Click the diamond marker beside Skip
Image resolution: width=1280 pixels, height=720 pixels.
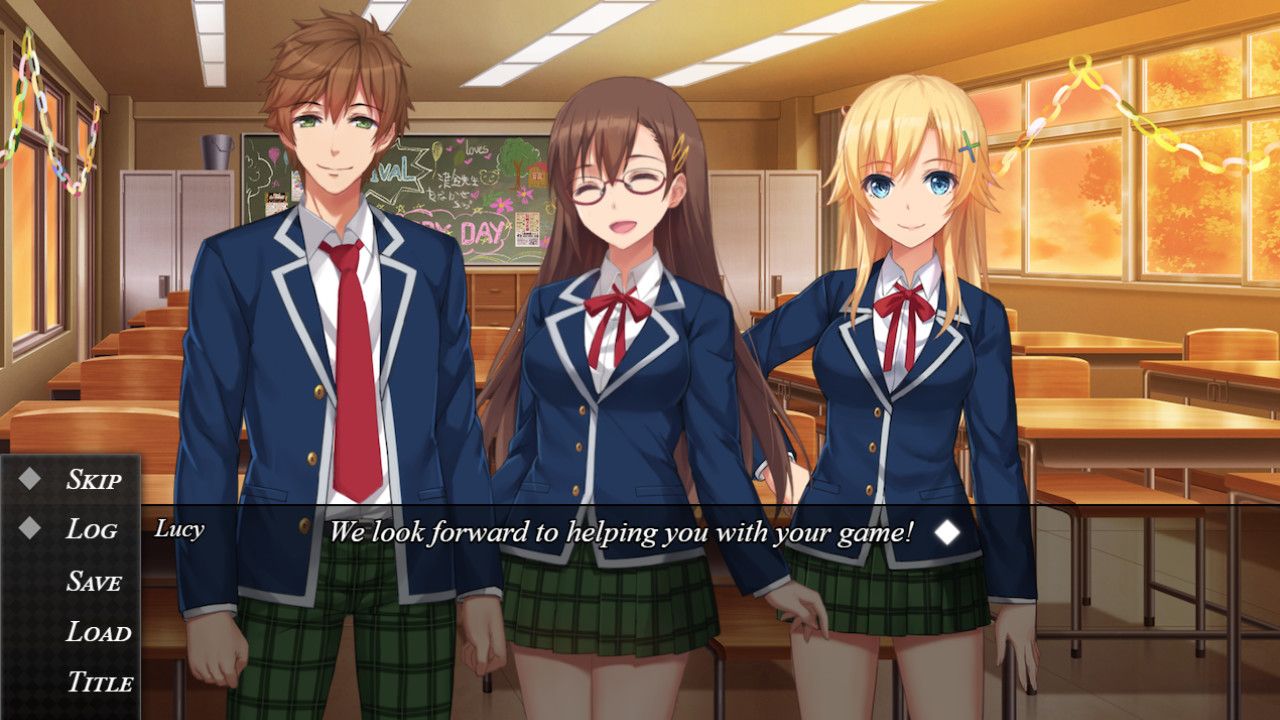coord(30,480)
